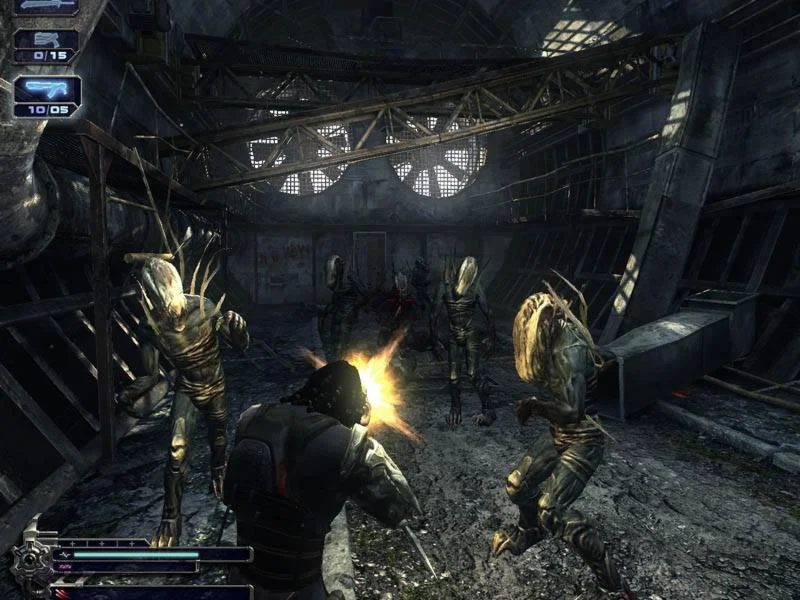This screenshot has width=800, height=600.
Task: Switch to the pistol weapon slot
Action: tap(45, 41)
